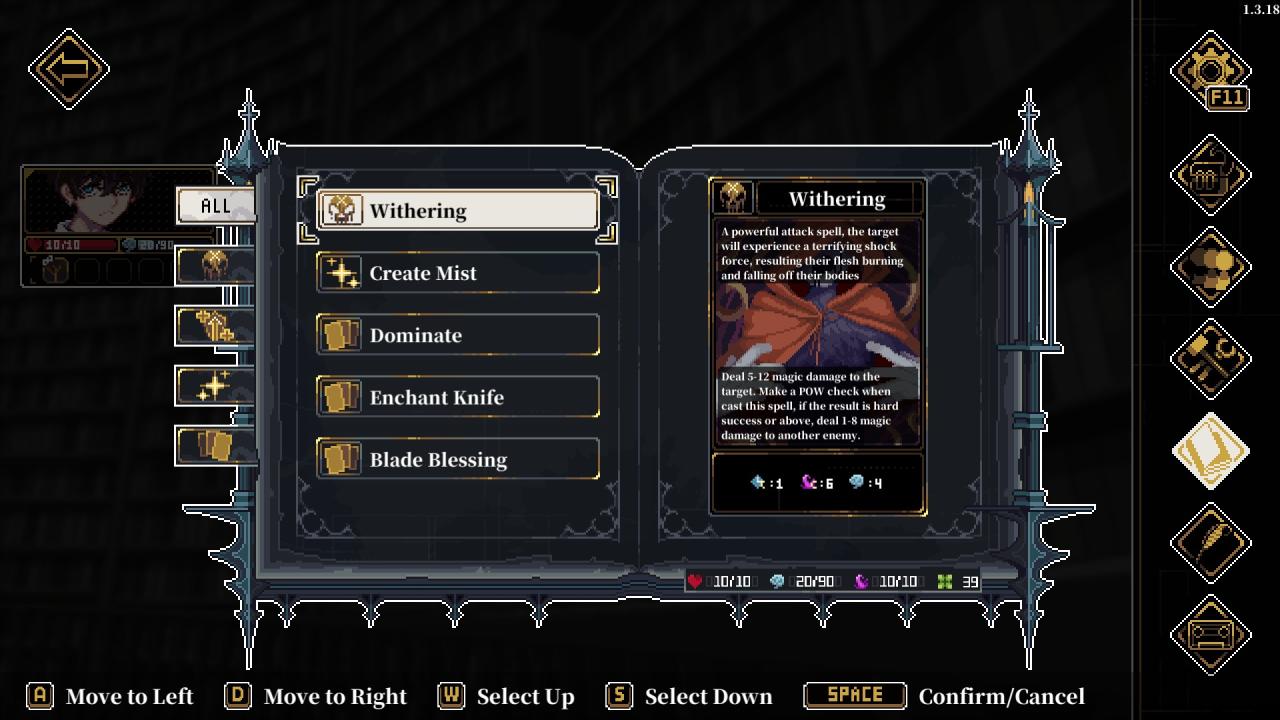Screen dimensions: 1280x720
Task: Open the arrows-and-plus buff spell tab
Action: (x=215, y=326)
